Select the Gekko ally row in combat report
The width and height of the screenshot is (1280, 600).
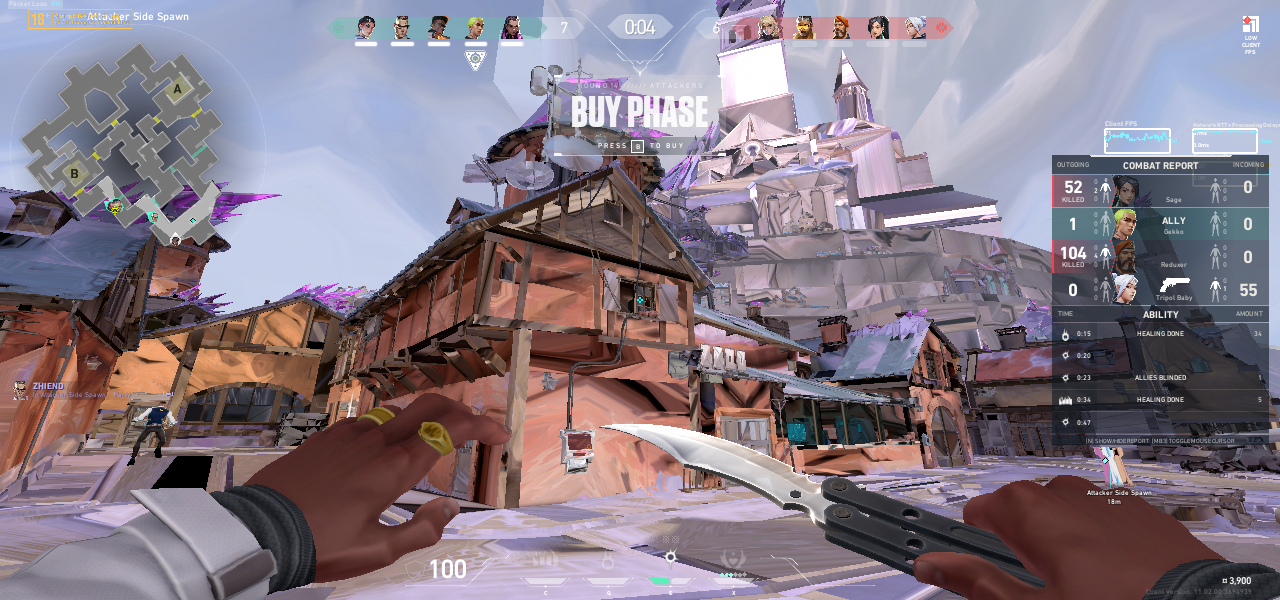[x=1160, y=223]
